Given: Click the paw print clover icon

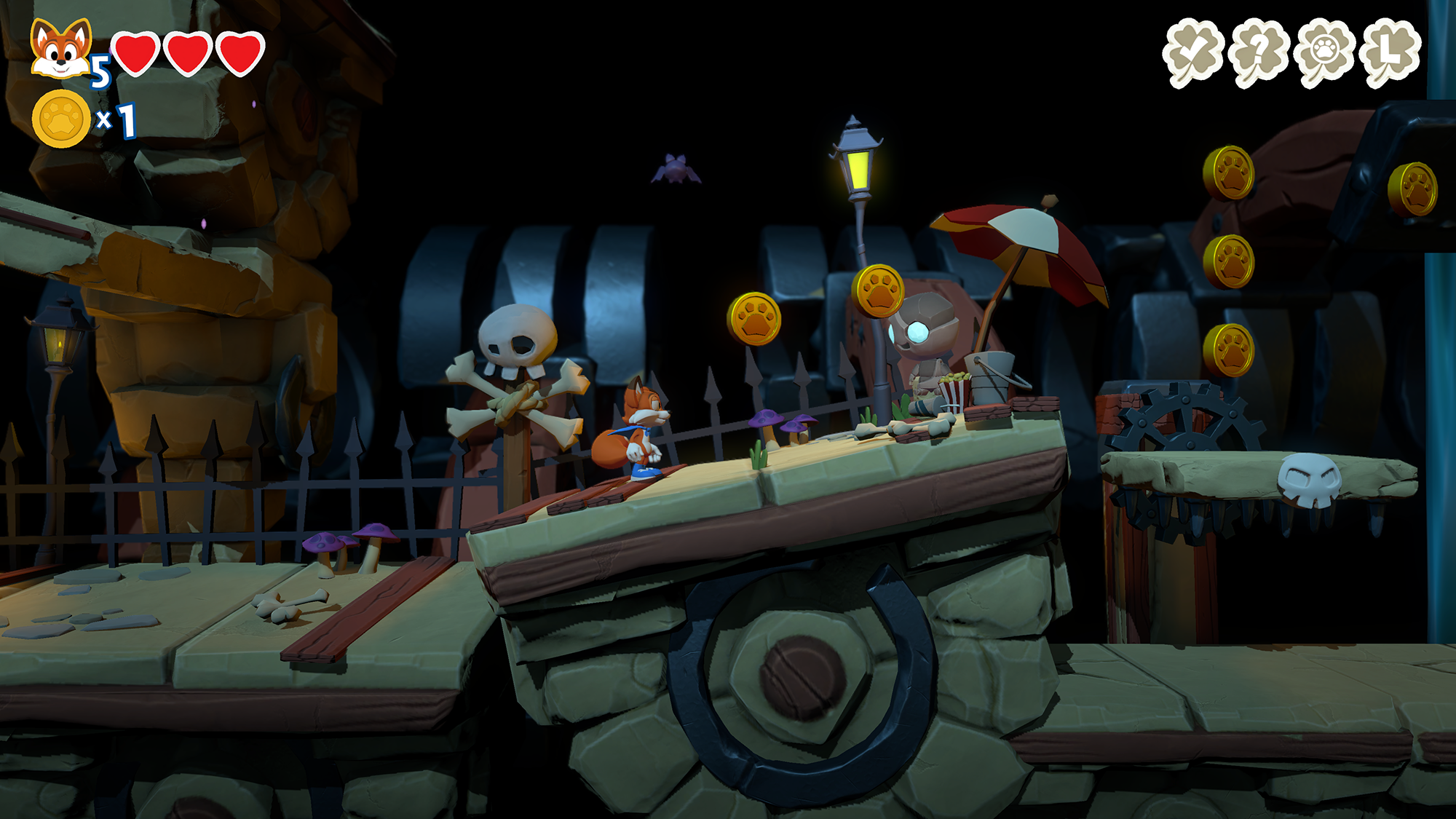Looking at the screenshot, I should coord(1325,52).
